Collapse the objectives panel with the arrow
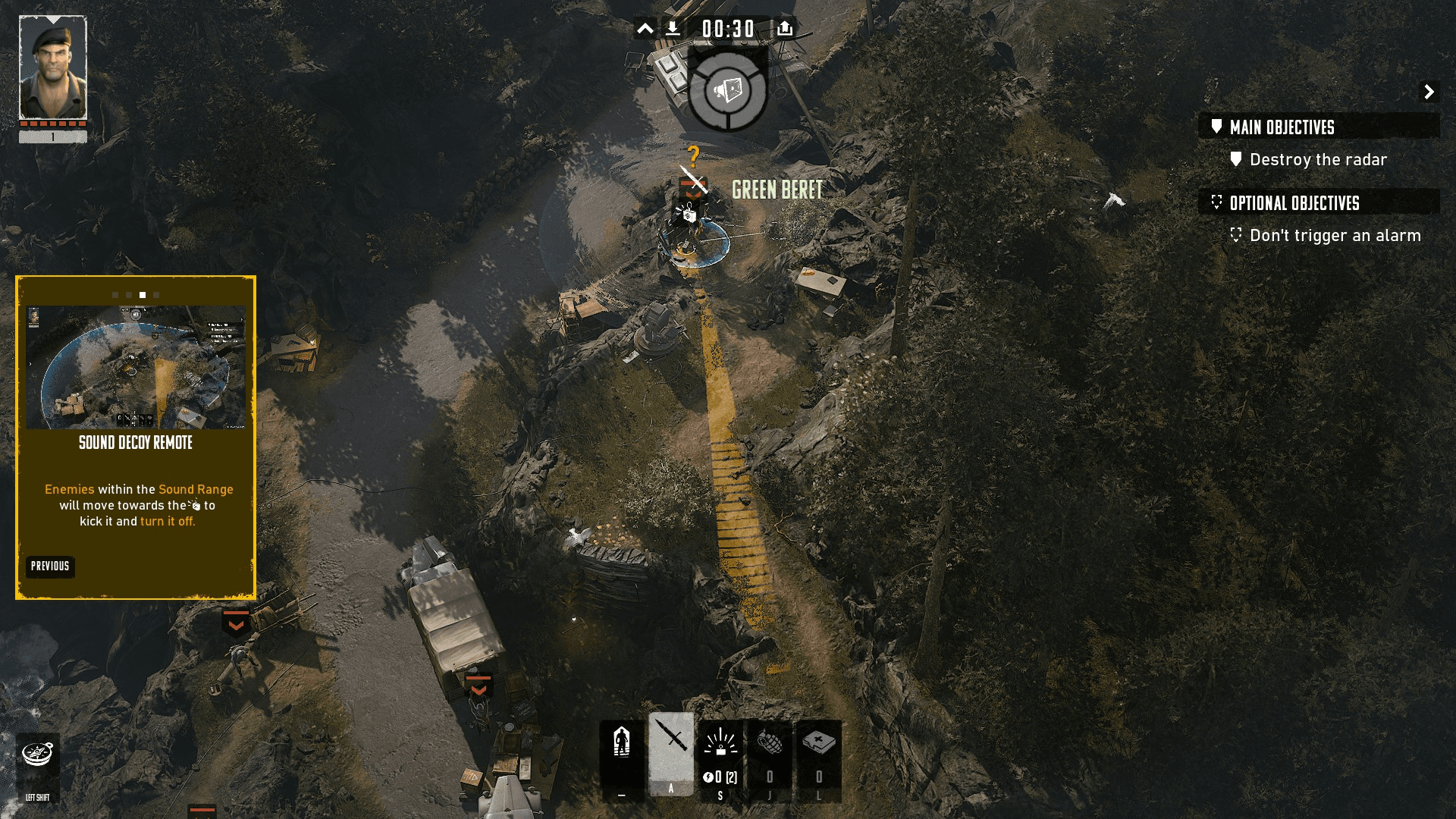 click(1429, 92)
